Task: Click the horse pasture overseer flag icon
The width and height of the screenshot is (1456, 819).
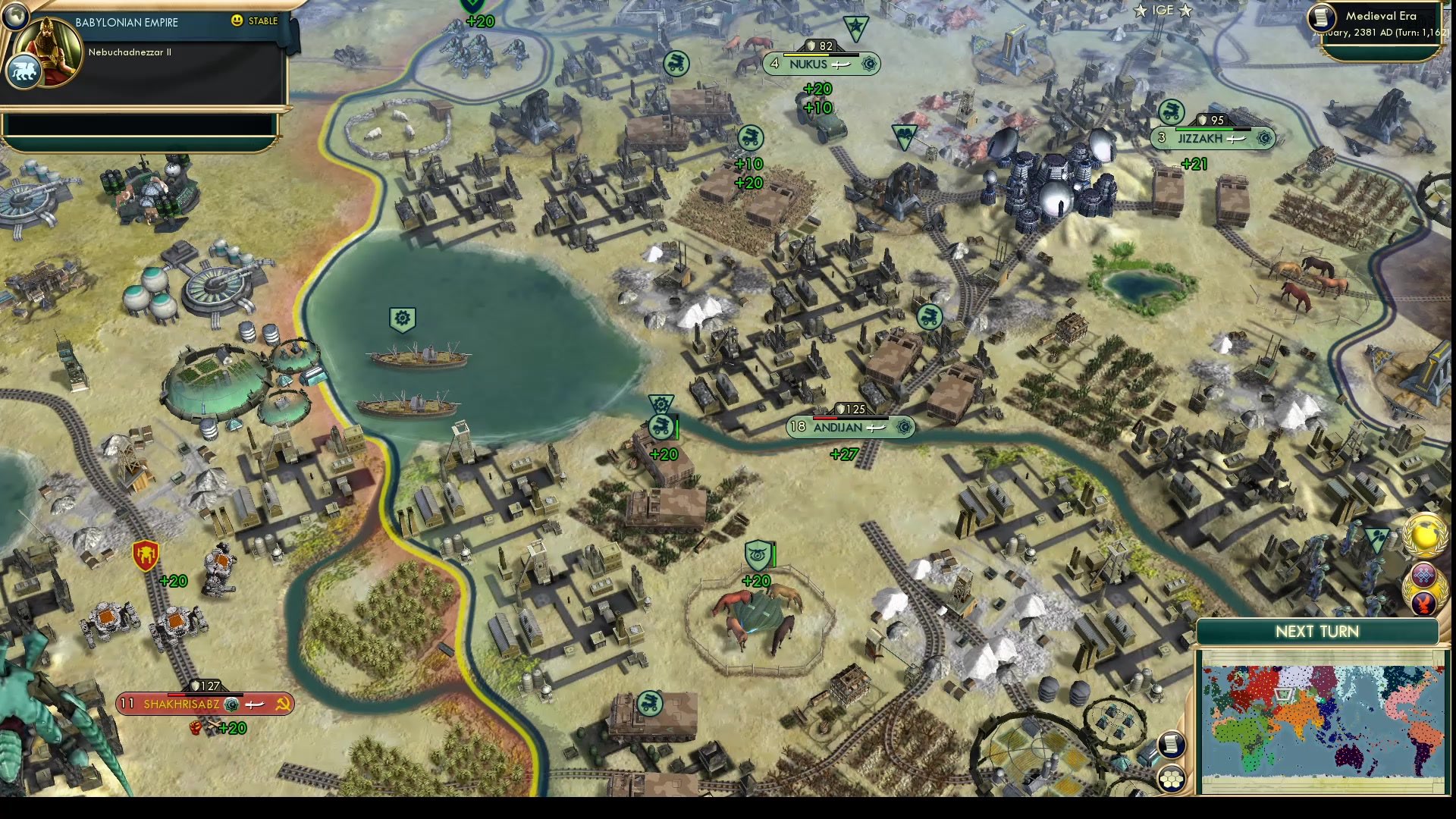Action: [755, 556]
